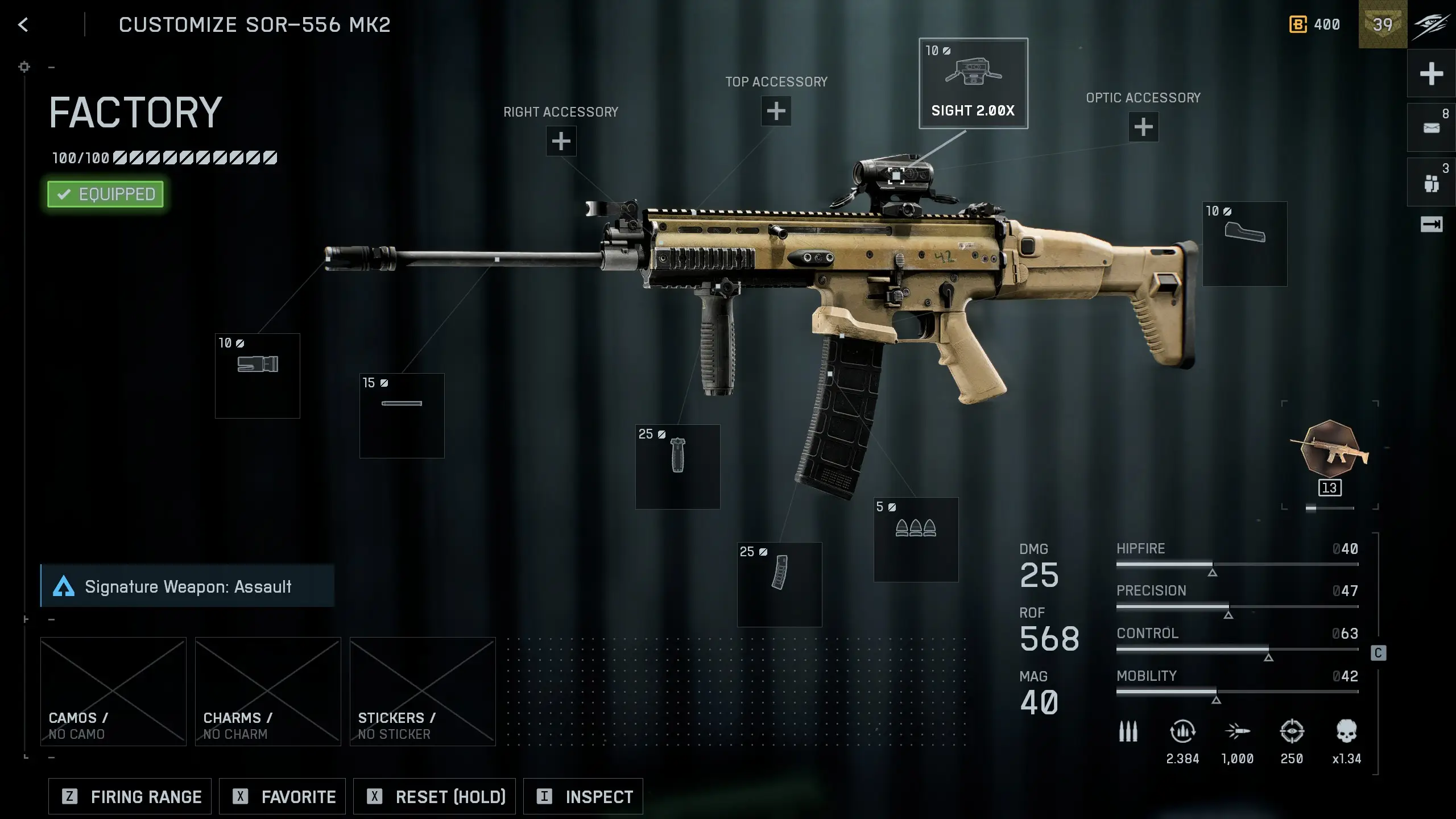The height and width of the screenshot is (819, 1456).
Task: Open the Camos customization tile
Action: tap(113, 691)
